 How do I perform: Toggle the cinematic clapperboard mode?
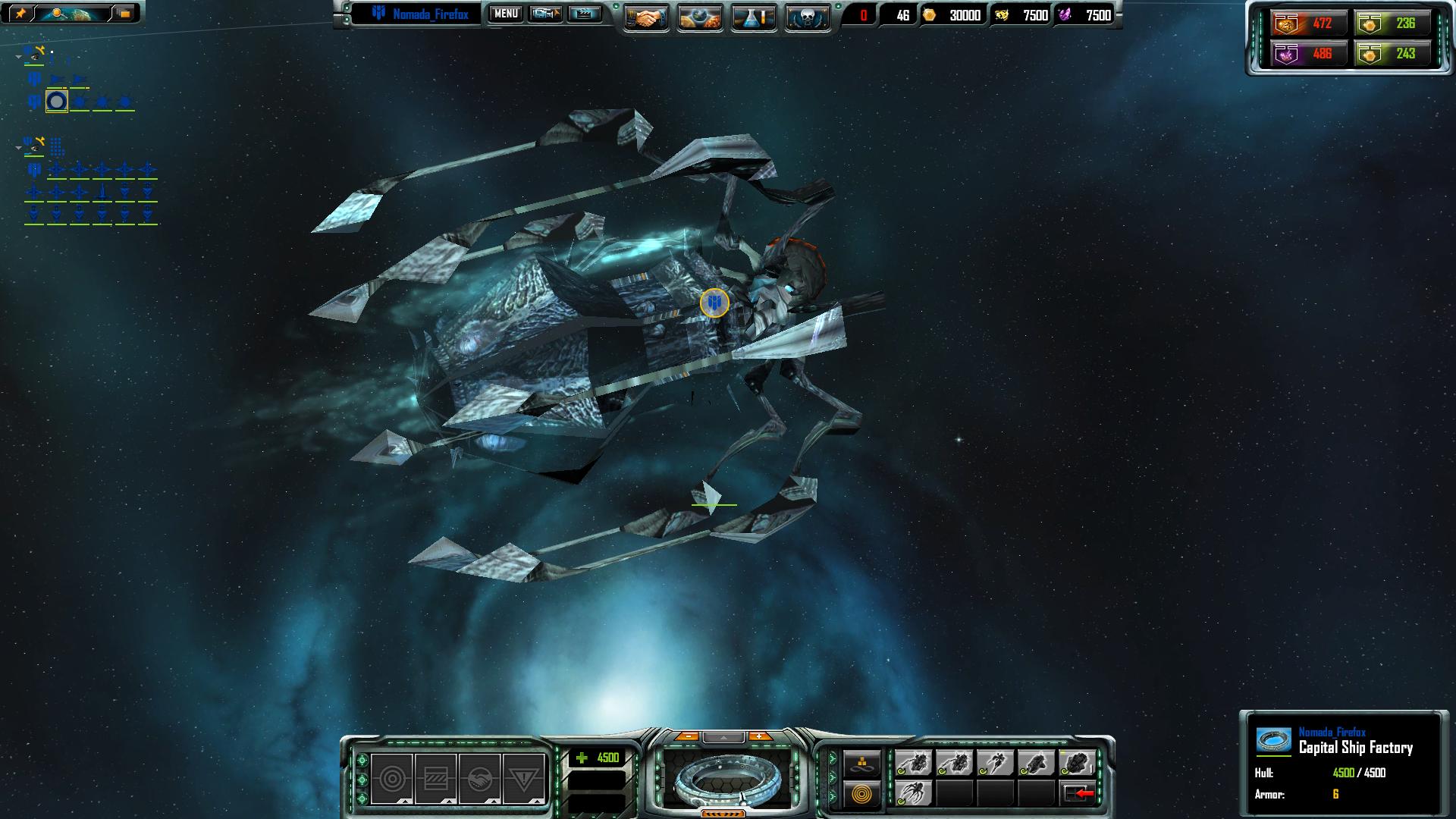[x=584, y=14]
